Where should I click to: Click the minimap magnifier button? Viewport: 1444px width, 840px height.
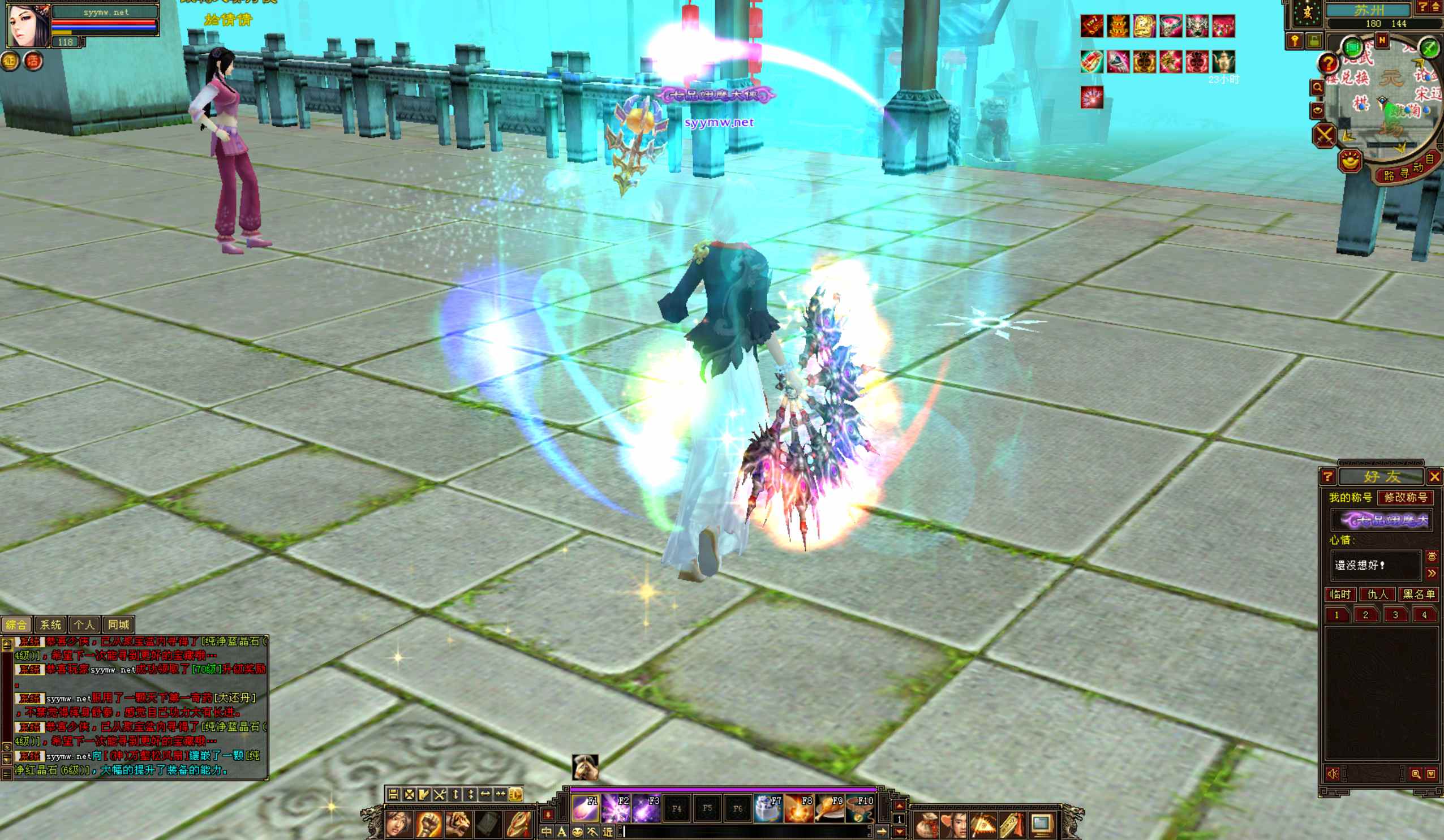(x=1317, y=88)
